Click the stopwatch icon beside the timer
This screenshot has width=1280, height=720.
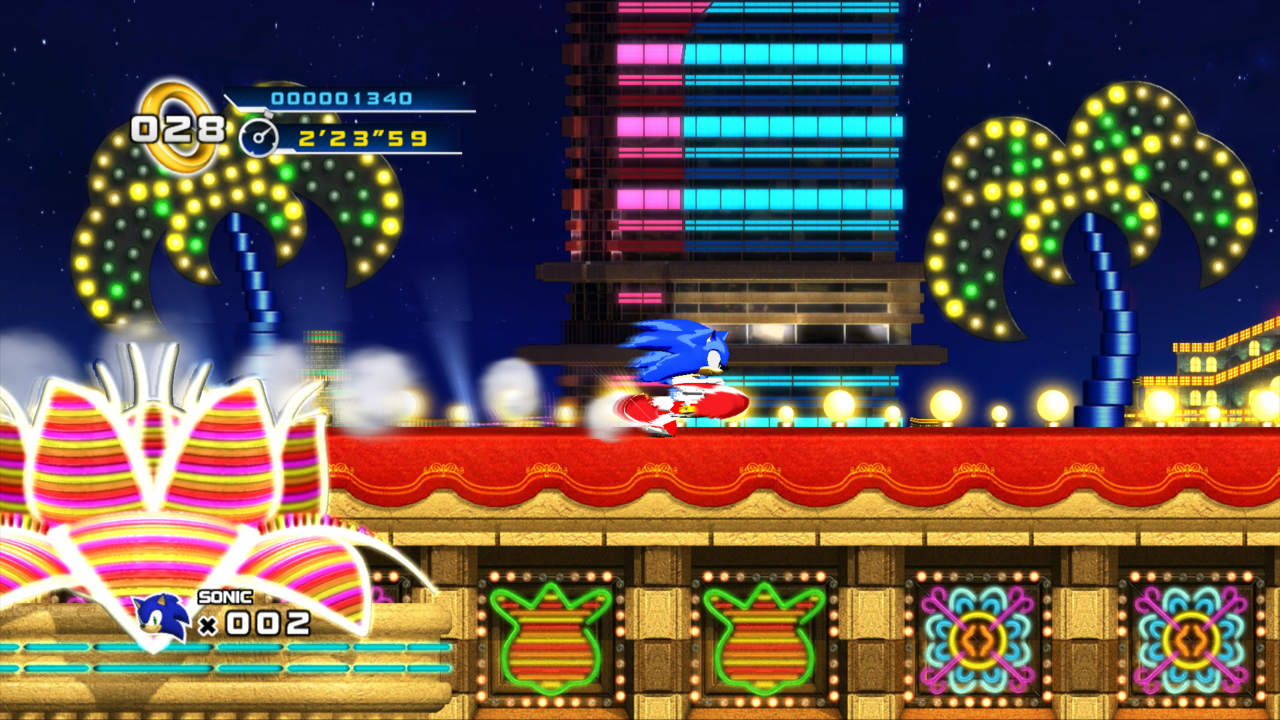(x=258, y=138)
